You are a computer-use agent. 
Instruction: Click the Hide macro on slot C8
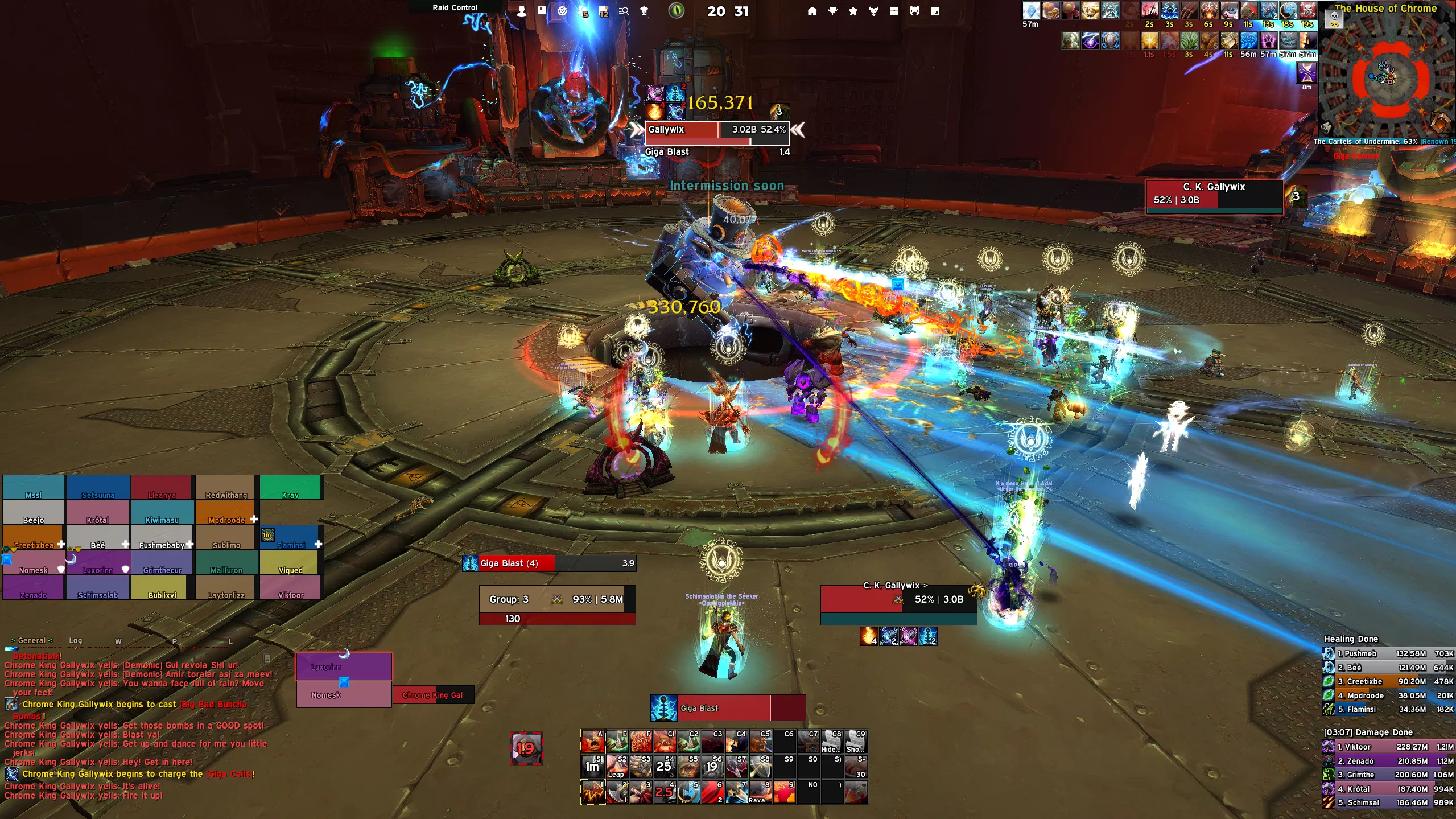(831, 742)
